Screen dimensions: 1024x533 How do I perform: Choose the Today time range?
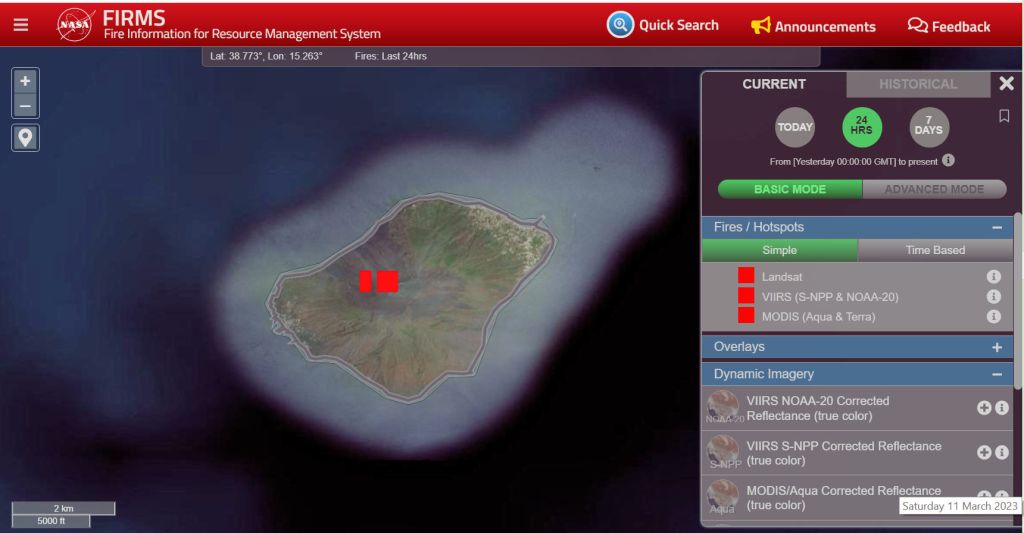(x=795, y=127)
